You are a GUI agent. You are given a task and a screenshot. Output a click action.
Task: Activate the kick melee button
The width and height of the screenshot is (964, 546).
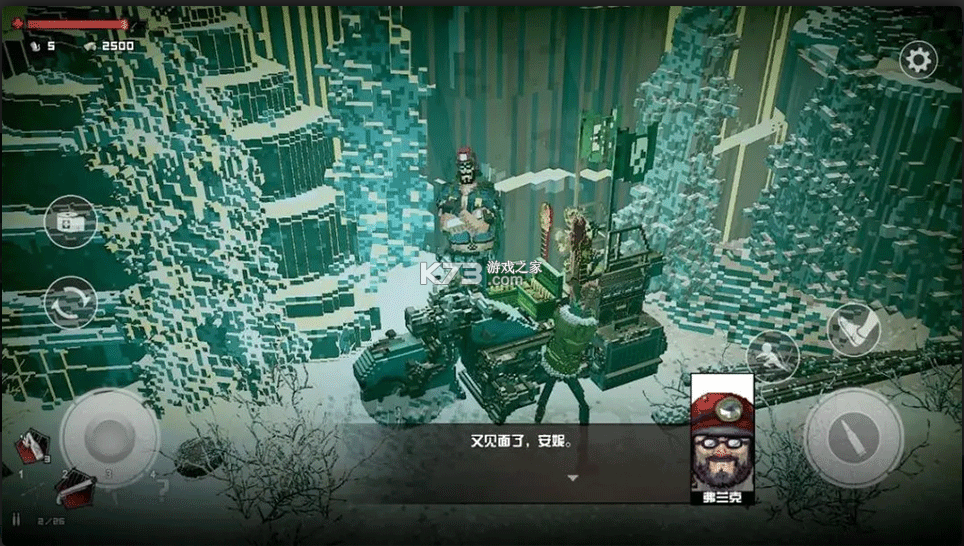coord(853,329)
